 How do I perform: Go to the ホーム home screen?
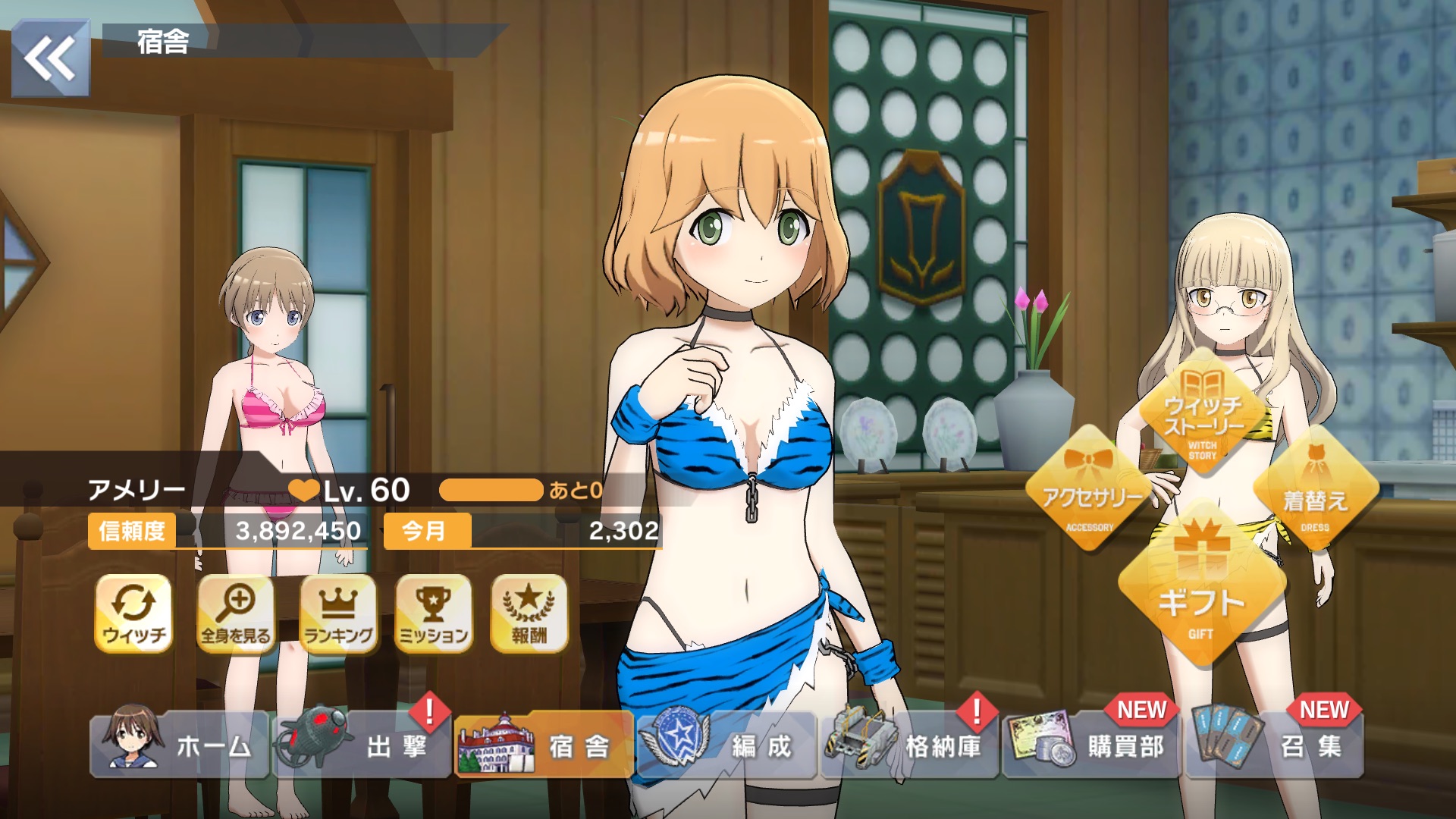tap(180, 746)
